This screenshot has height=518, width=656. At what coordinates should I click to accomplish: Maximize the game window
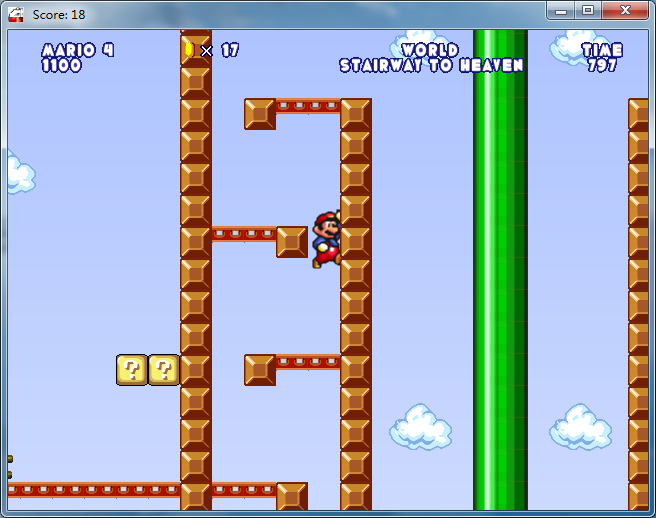pos(588,10)
